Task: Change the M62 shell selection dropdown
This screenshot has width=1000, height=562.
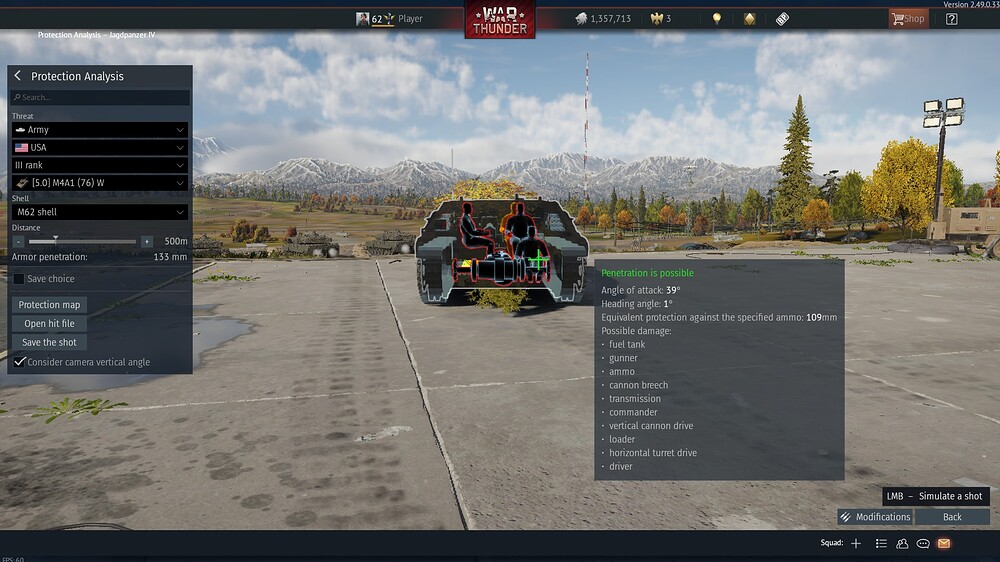Action: pyautogui.click(x=100, y=212)
